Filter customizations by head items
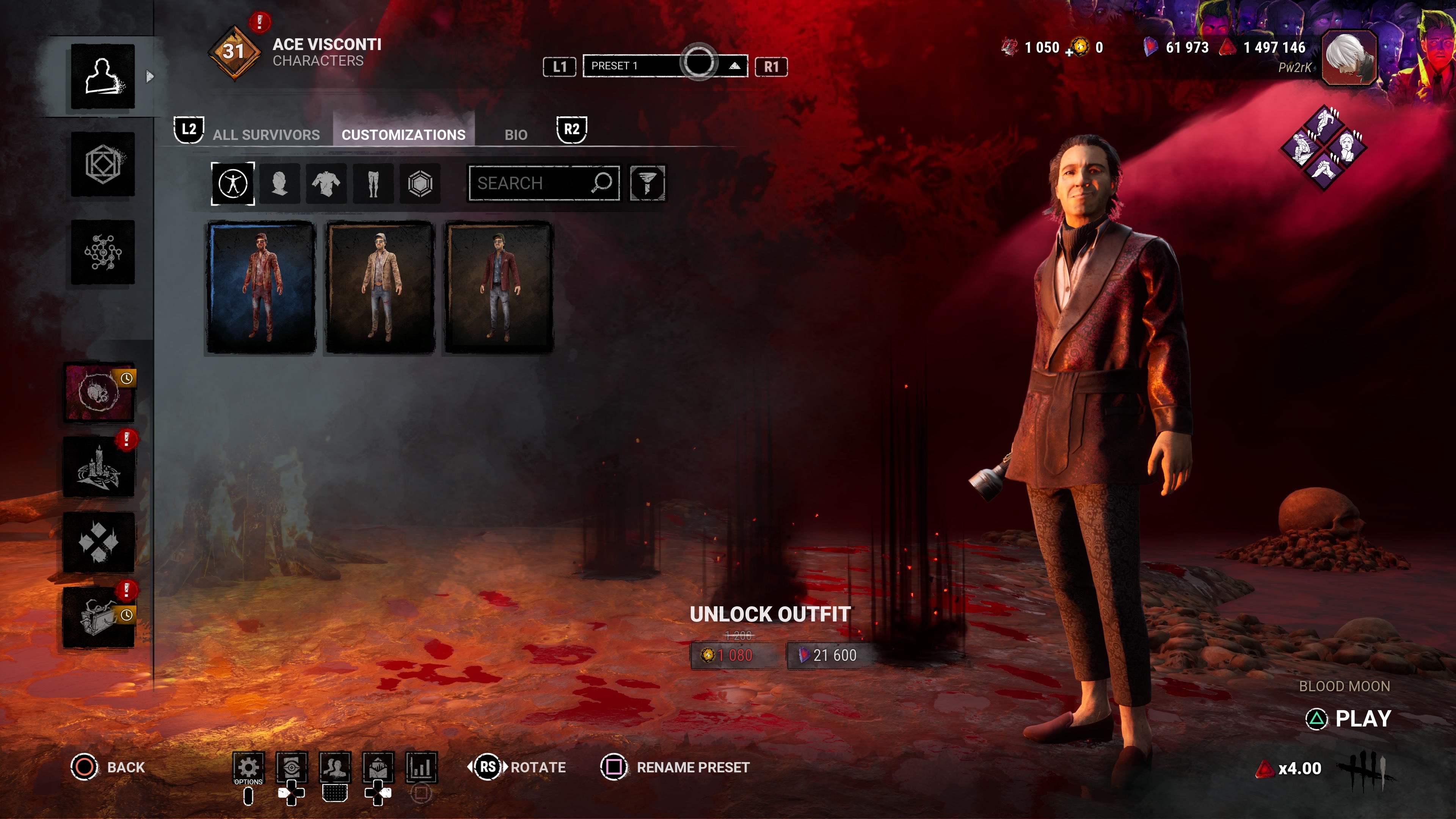The image size is (1456, 819). pos(280,183)
